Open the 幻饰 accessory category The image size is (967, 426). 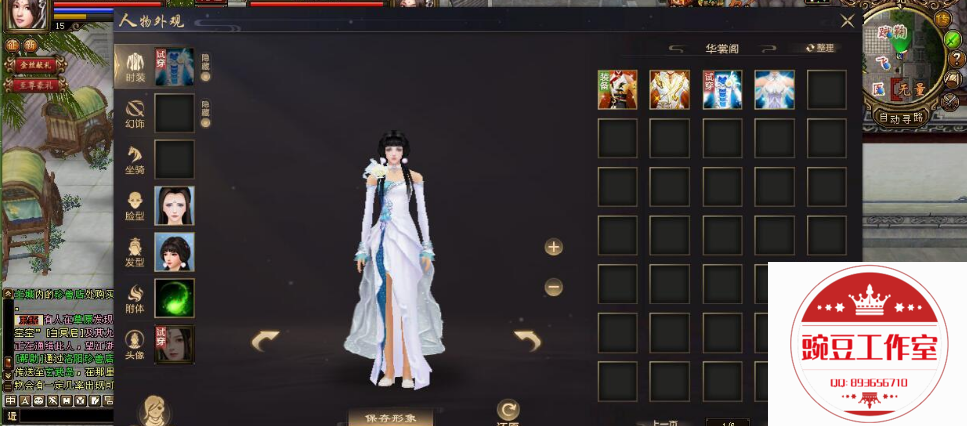tap(134, 112)
